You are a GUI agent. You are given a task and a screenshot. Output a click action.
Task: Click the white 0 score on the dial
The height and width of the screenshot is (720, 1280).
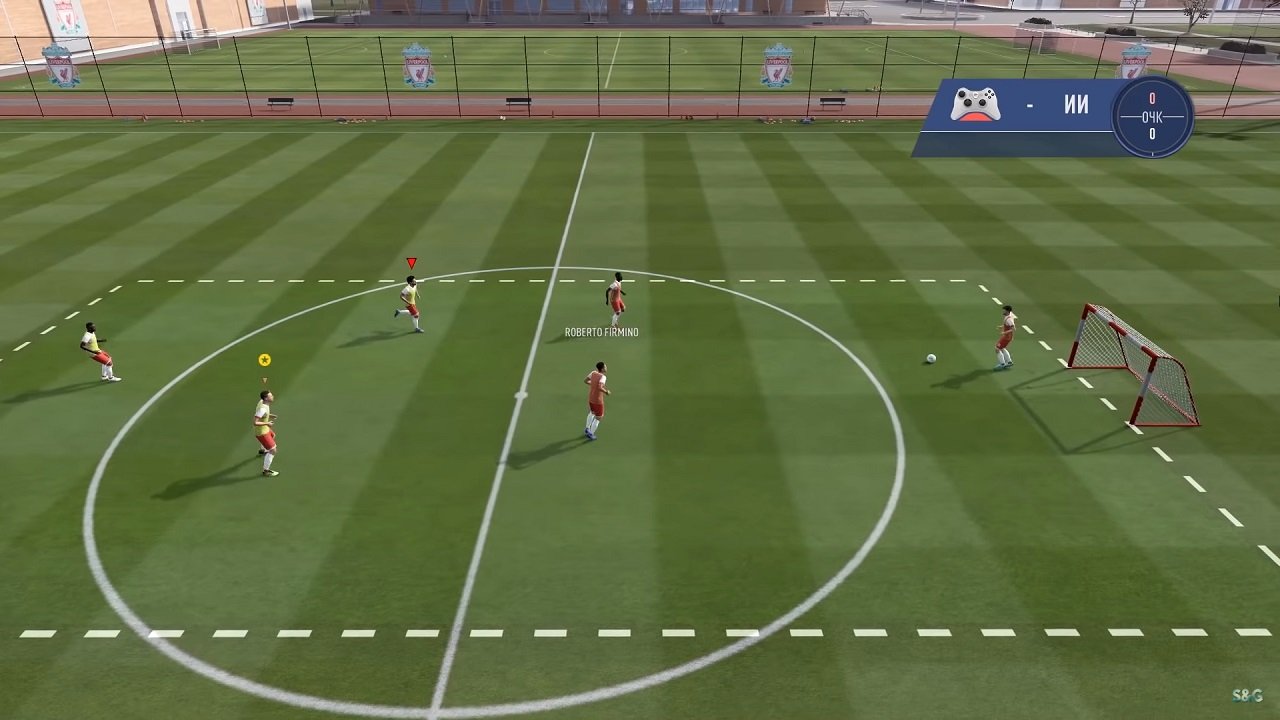pyautogui.click(x=1152, y=133)
